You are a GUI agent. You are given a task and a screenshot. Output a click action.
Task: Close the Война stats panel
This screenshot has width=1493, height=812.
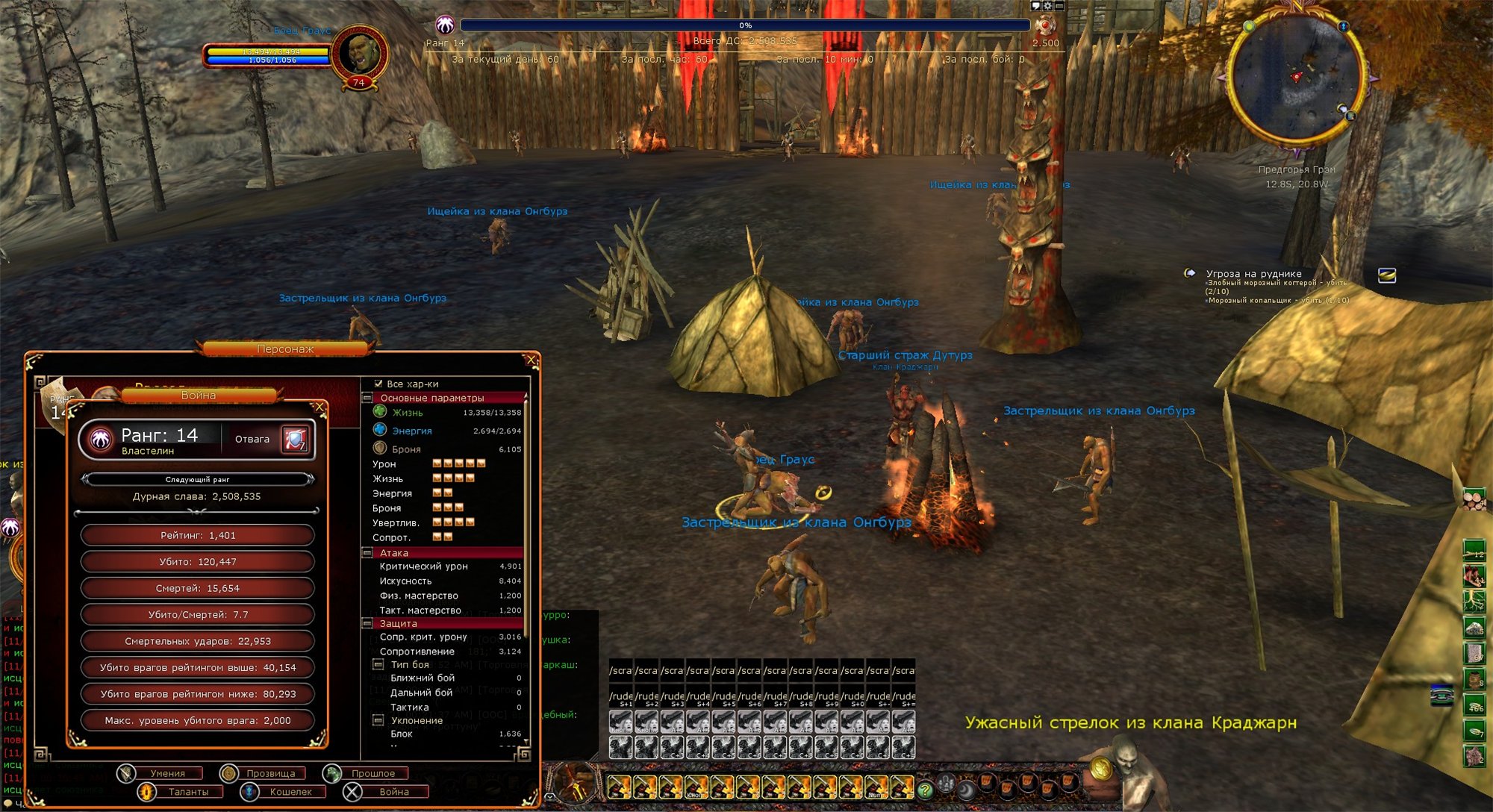coord(320,407)
